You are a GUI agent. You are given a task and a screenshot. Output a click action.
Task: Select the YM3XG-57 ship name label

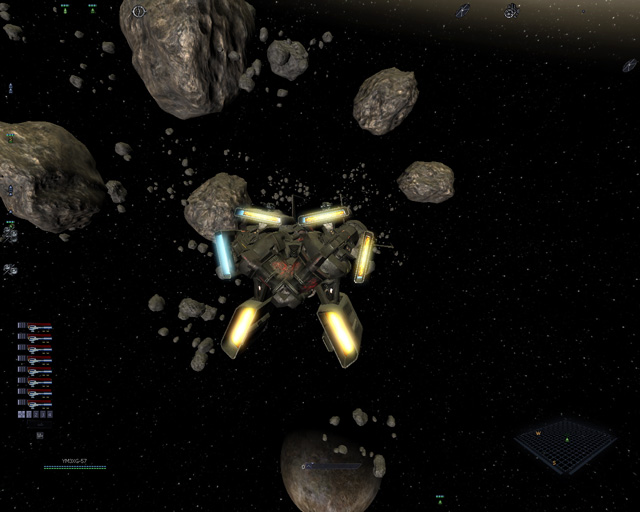[75, 461]
